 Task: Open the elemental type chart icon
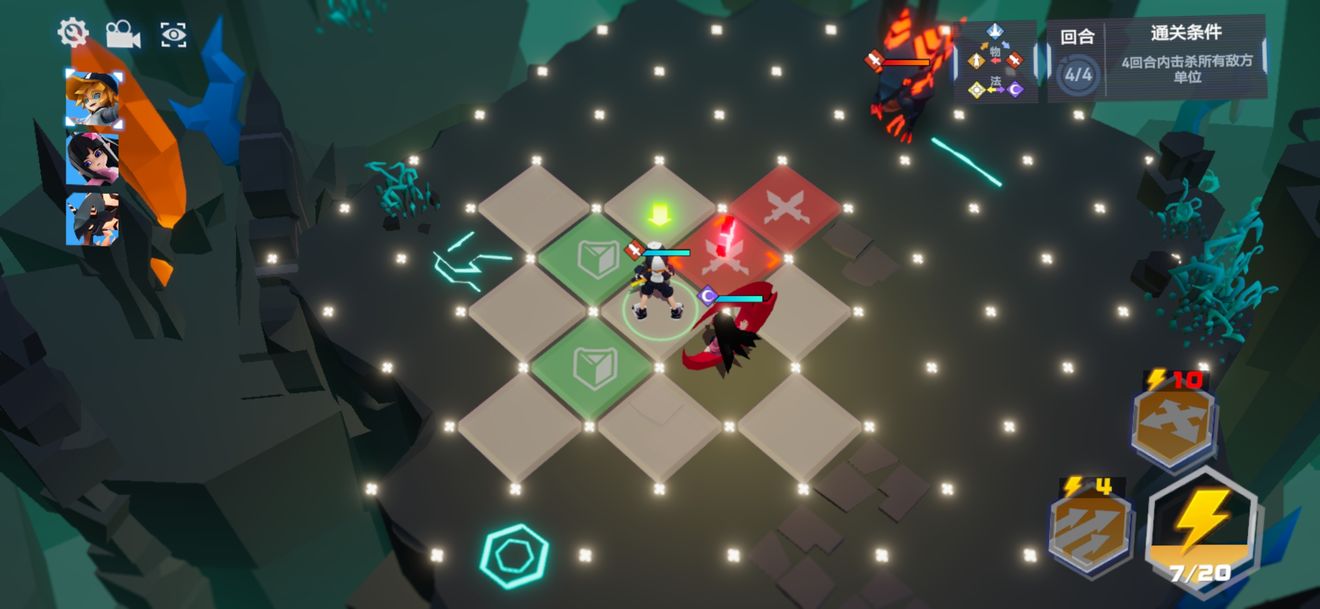(995, 62)
